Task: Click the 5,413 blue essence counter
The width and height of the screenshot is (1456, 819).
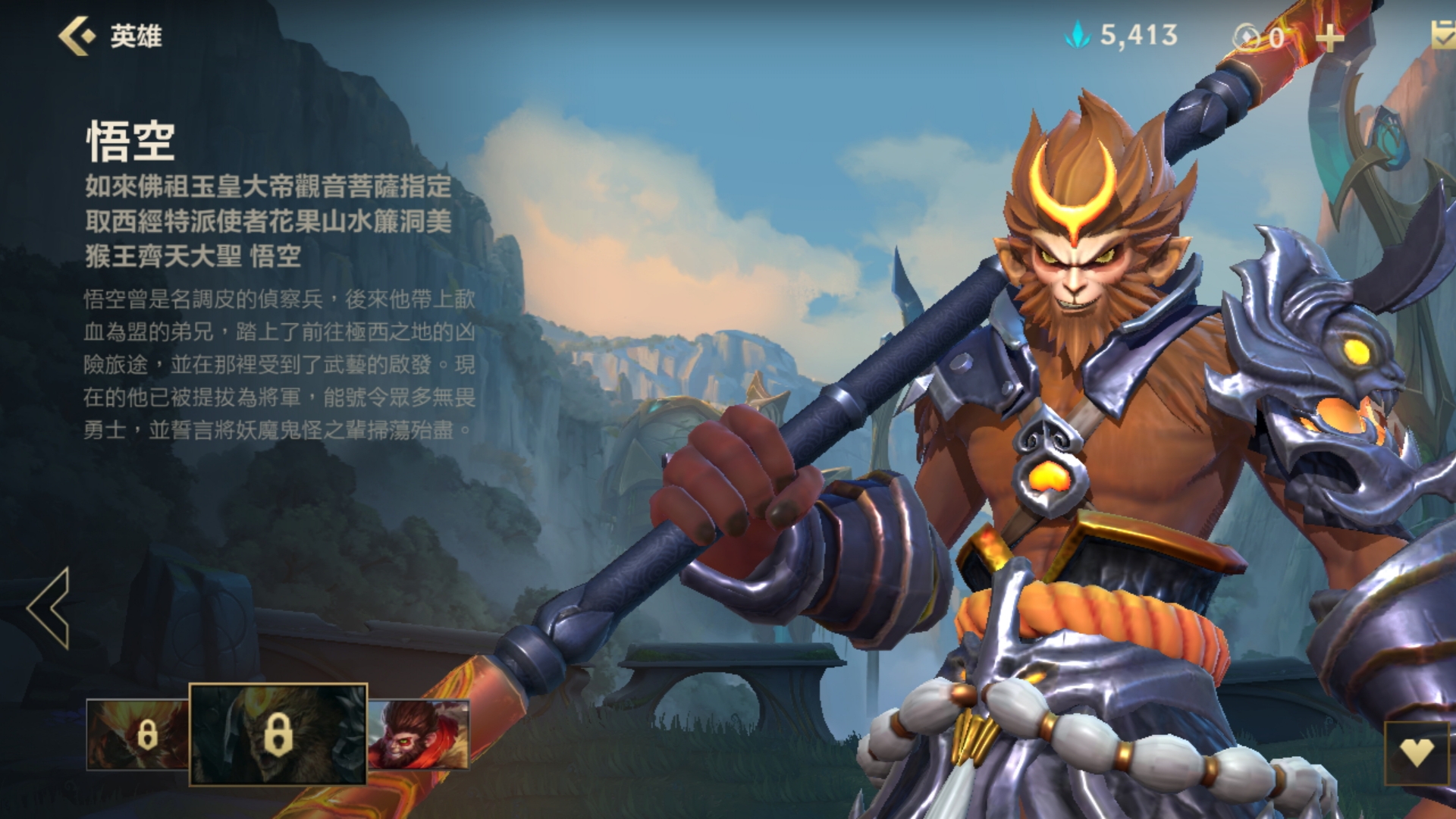Action: coord(1137,33)
